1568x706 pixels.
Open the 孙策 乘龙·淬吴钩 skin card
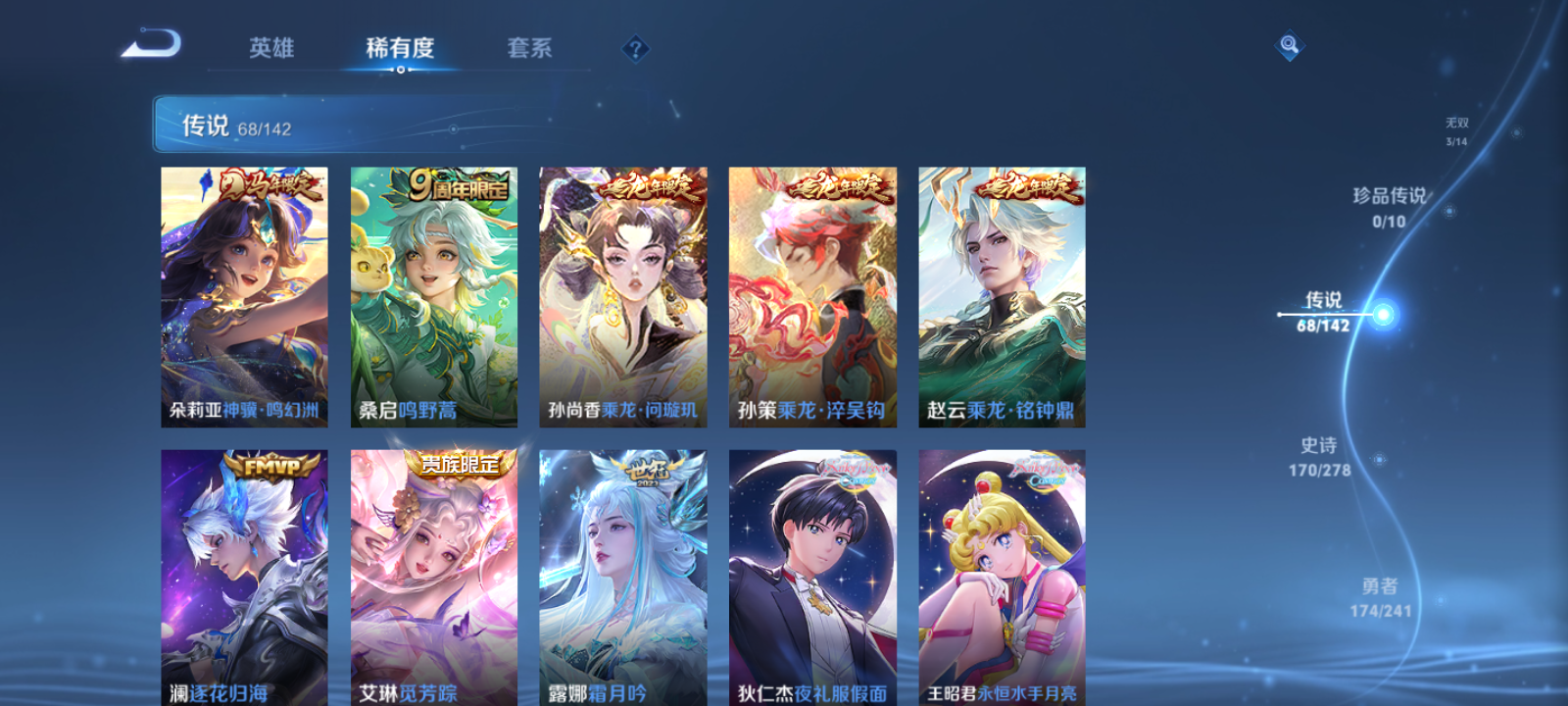[812, 294]
